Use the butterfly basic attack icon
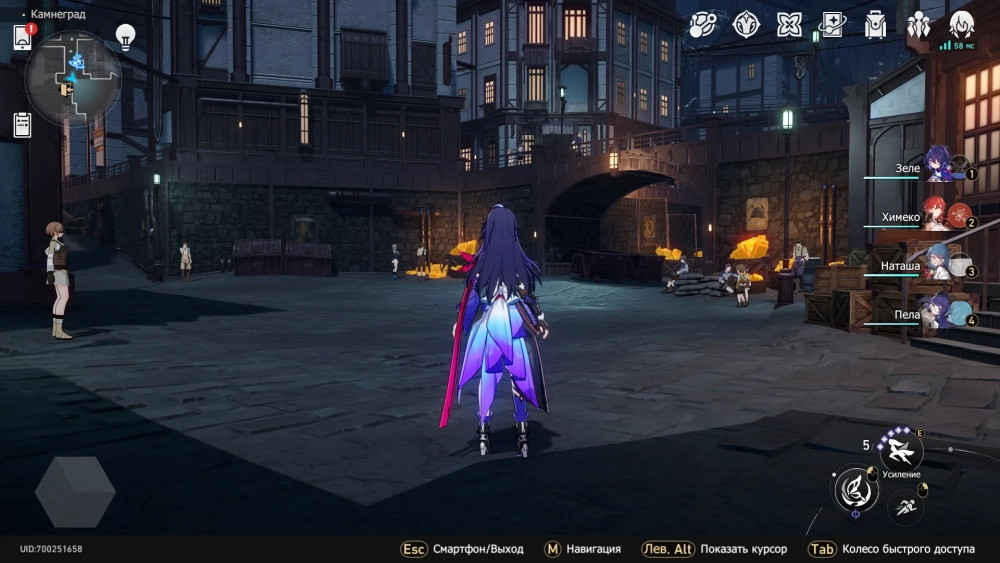 pos(855,488)
